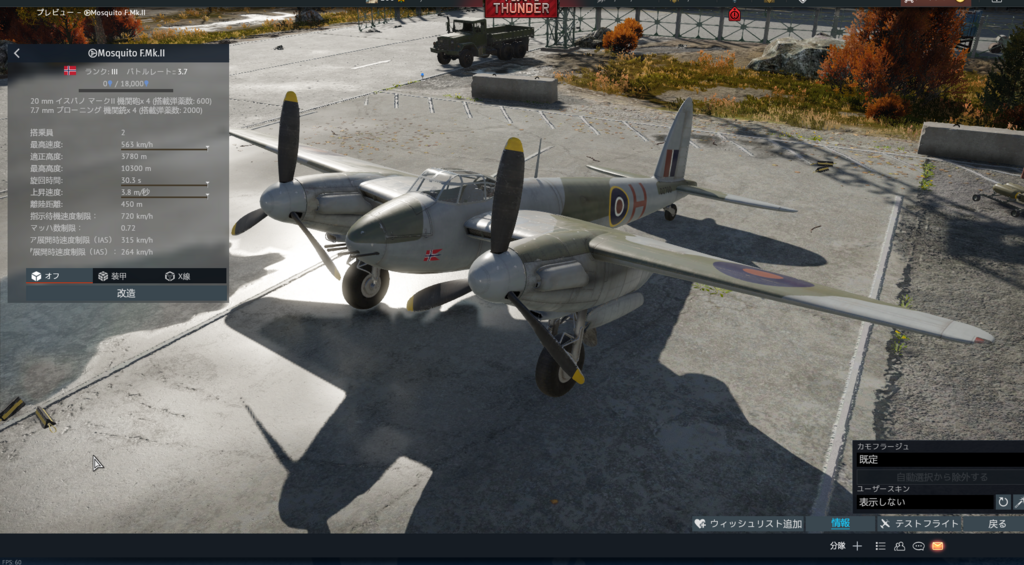The height and width of the screenshot is (565, 1024).
Task: Open the 改造 modifications button
Action: (x=126, y=293)
